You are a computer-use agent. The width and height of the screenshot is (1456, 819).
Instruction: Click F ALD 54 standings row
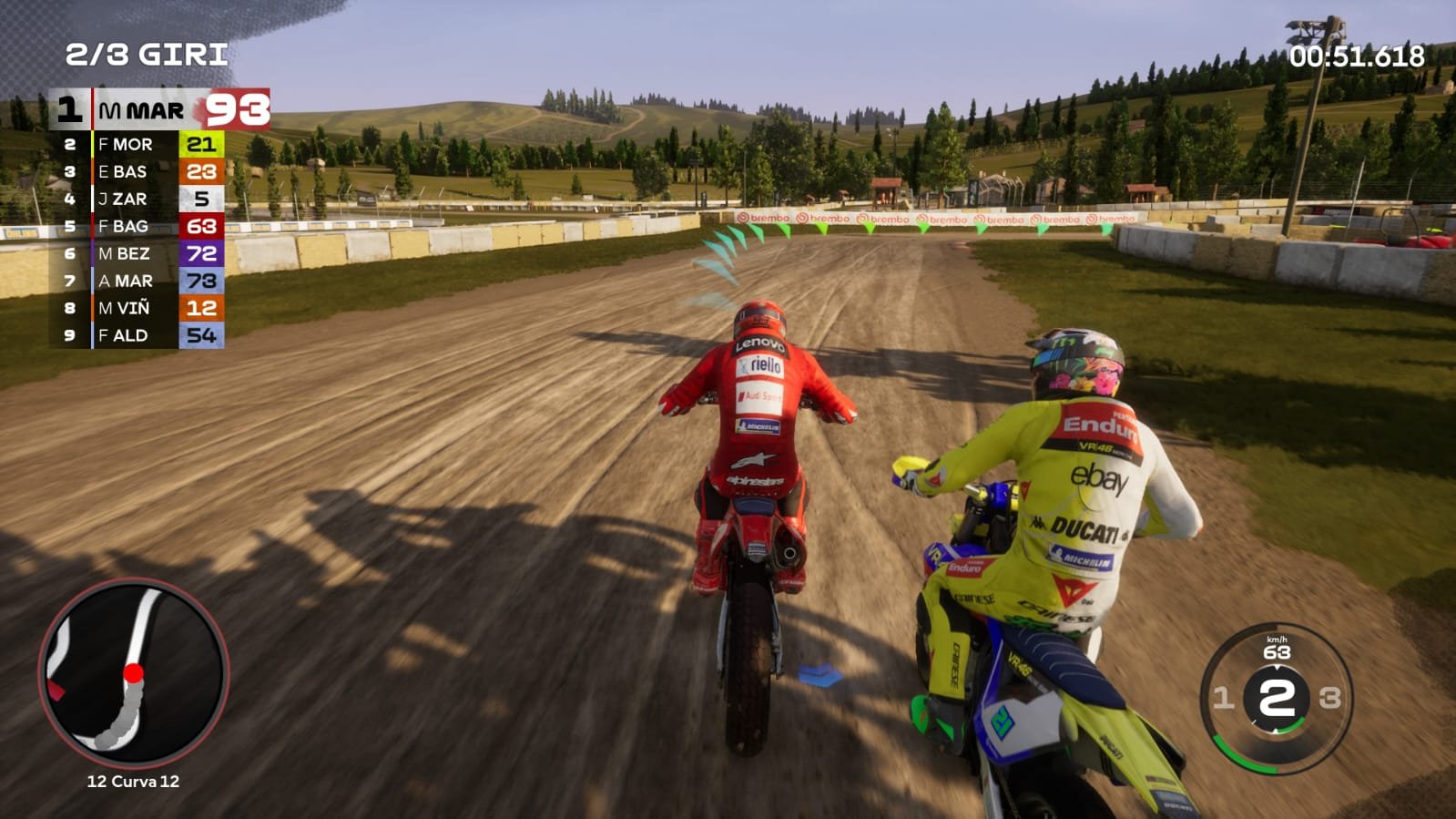pyautogui.click(x=138, y=335)
